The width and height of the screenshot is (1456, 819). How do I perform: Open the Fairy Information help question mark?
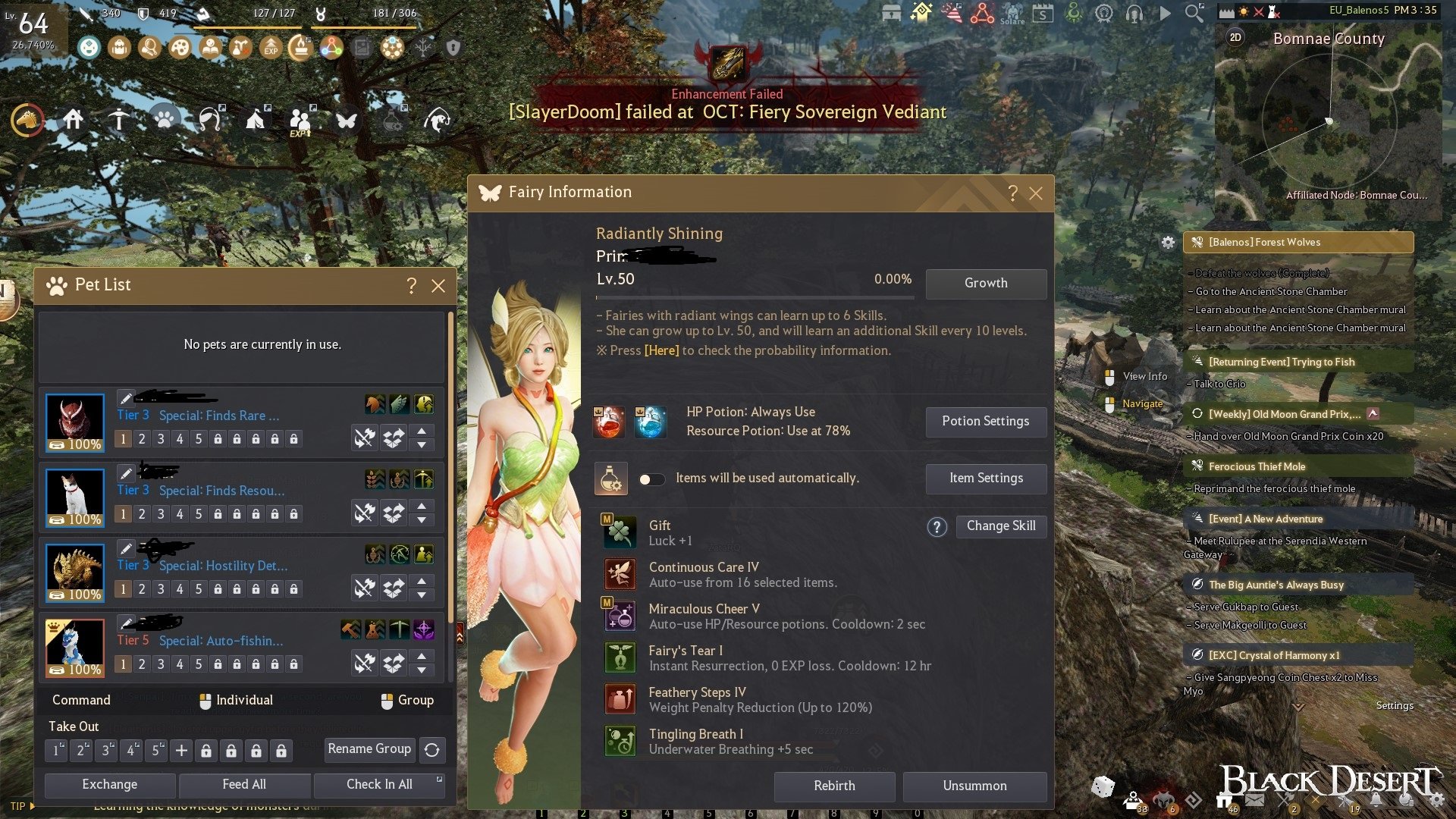(x=1012, y=193)
